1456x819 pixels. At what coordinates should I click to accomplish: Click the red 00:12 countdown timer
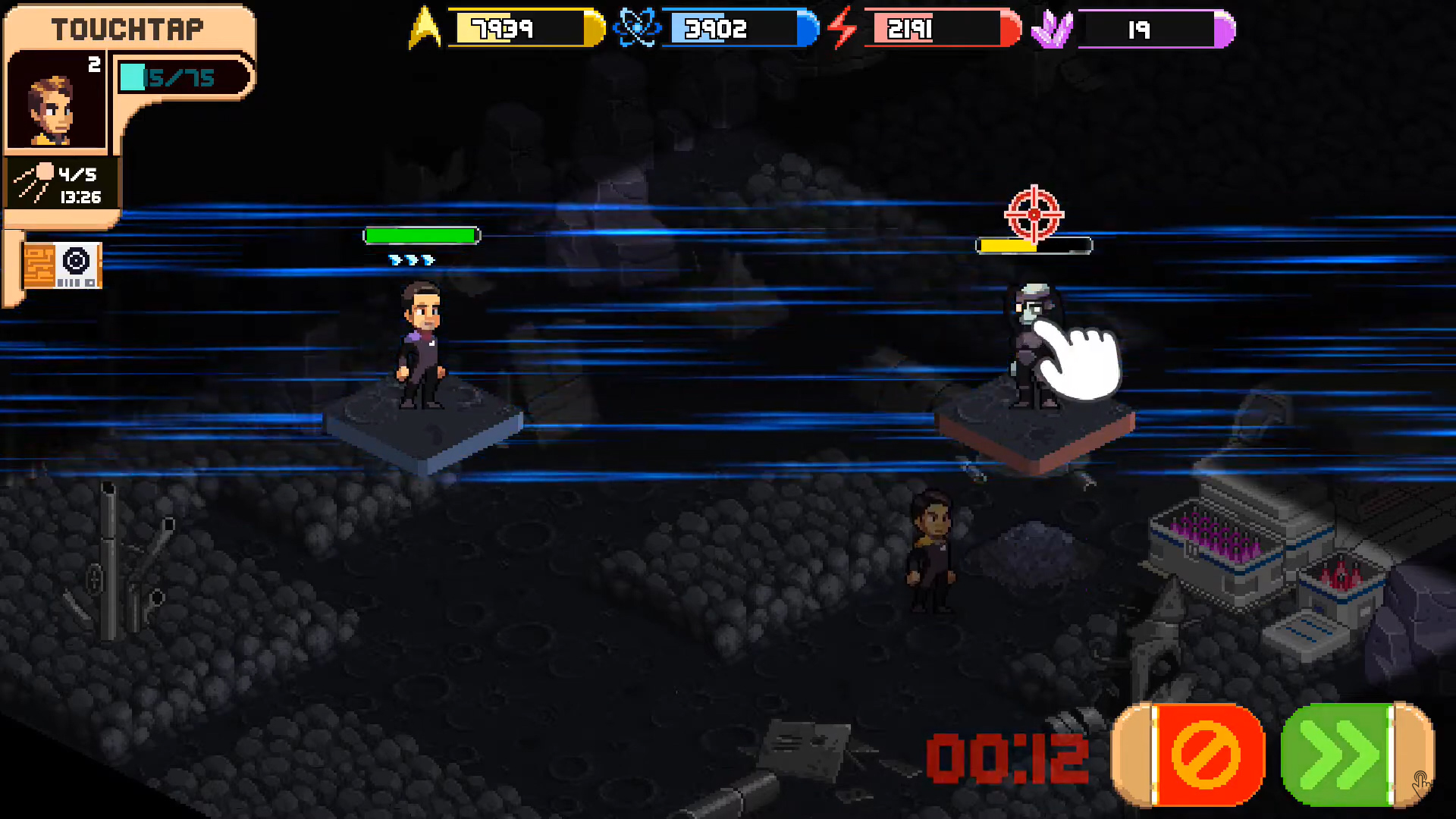click(x=1009, y=755)
